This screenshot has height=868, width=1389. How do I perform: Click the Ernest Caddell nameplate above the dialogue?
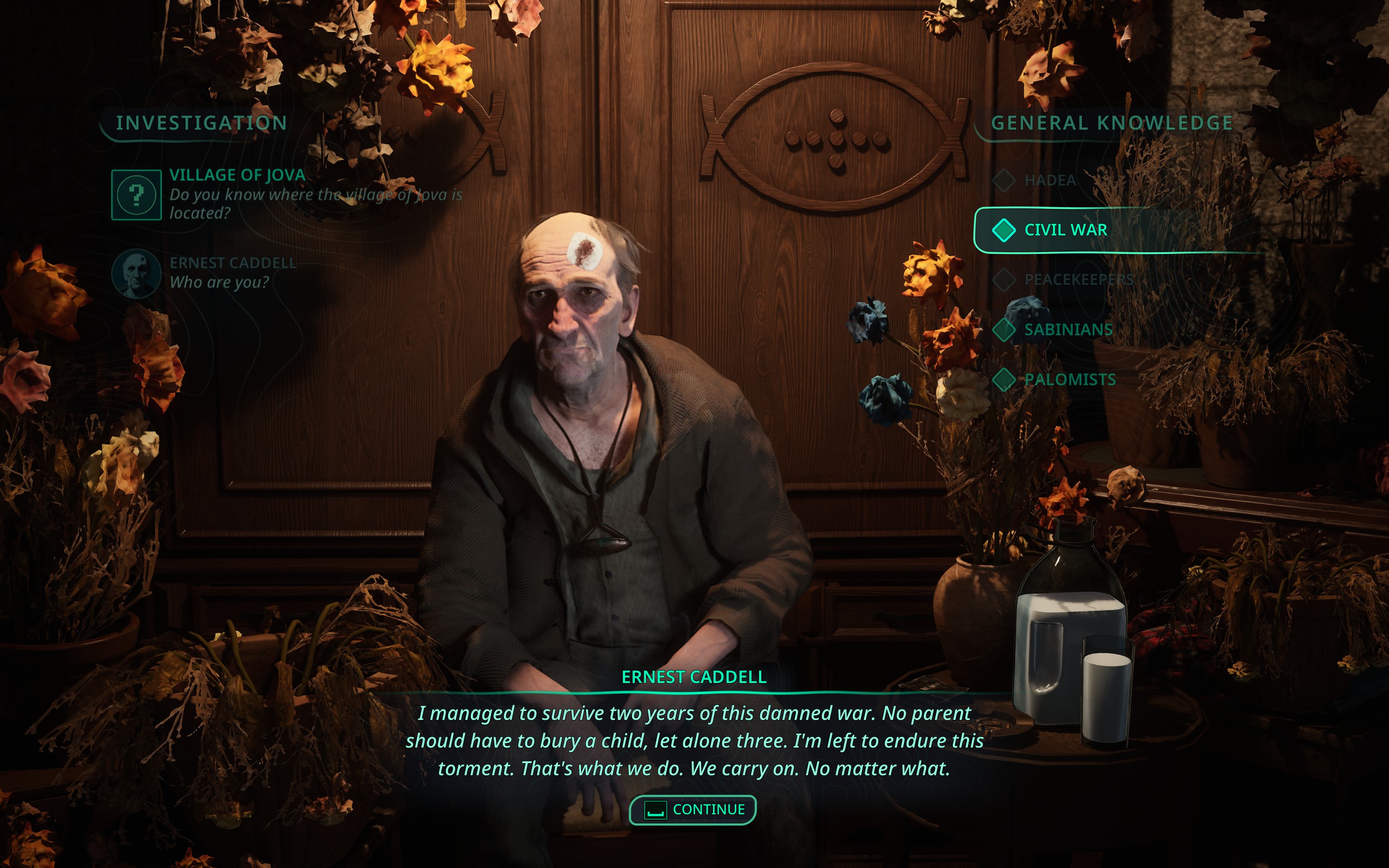[692, 678]
